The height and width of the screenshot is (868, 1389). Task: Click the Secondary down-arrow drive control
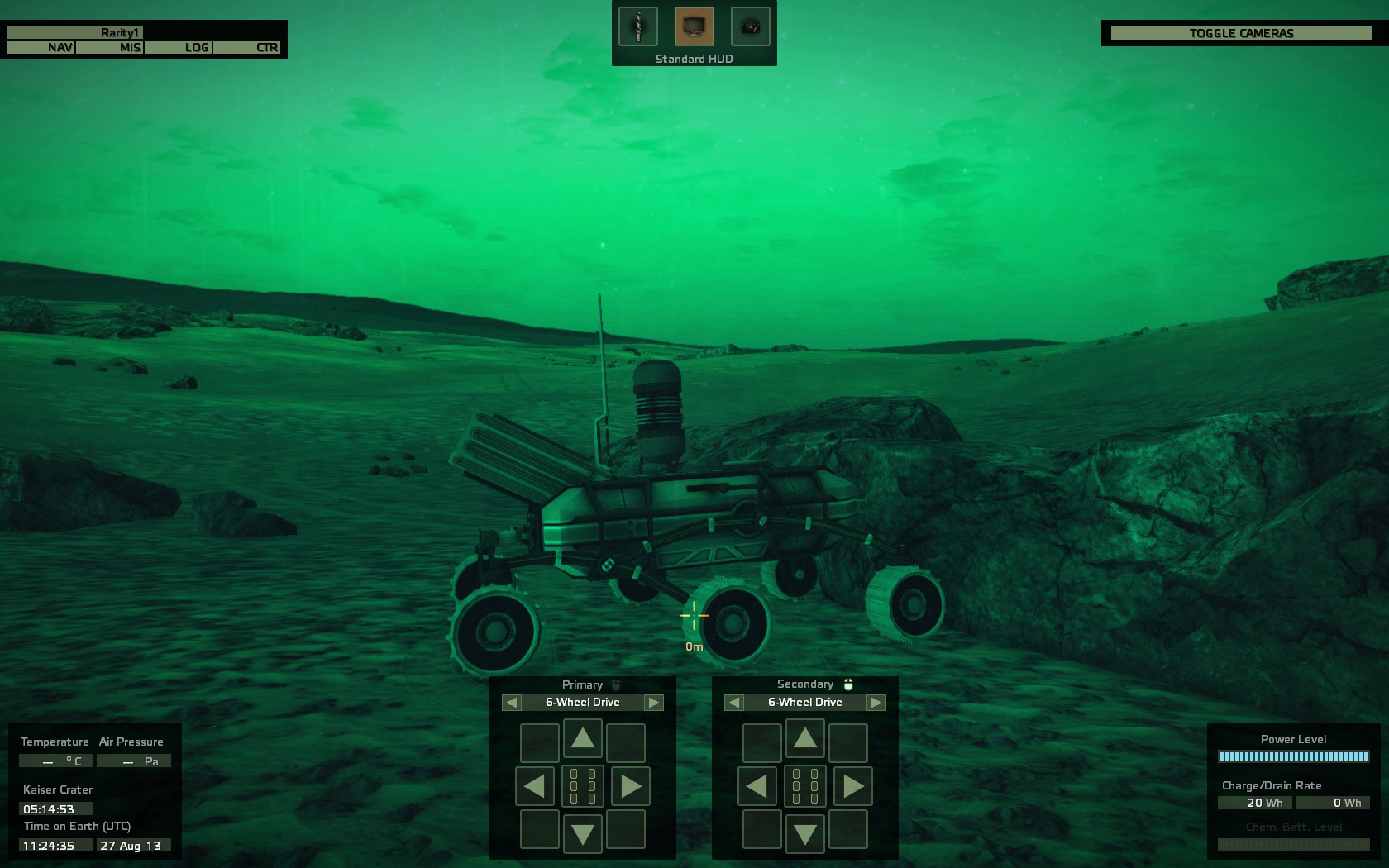[804, 832]
